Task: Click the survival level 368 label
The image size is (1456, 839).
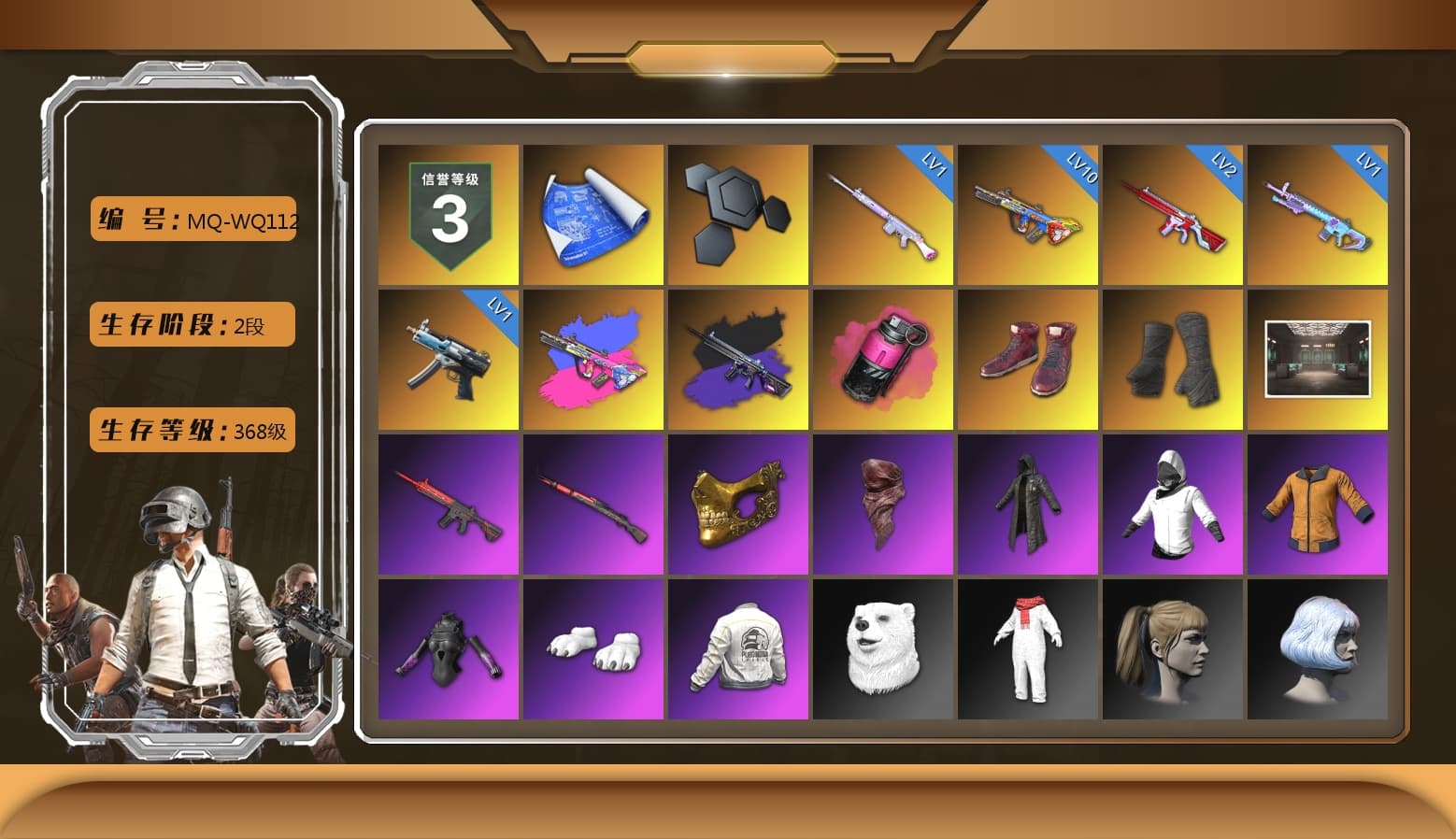Action: pos(192,431)
